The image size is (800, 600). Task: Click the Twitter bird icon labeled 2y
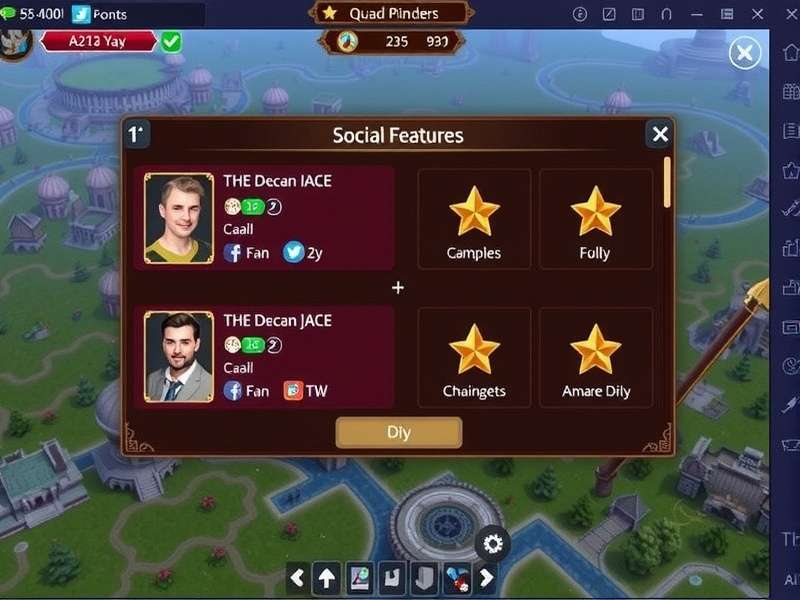(x=293, y=253)
